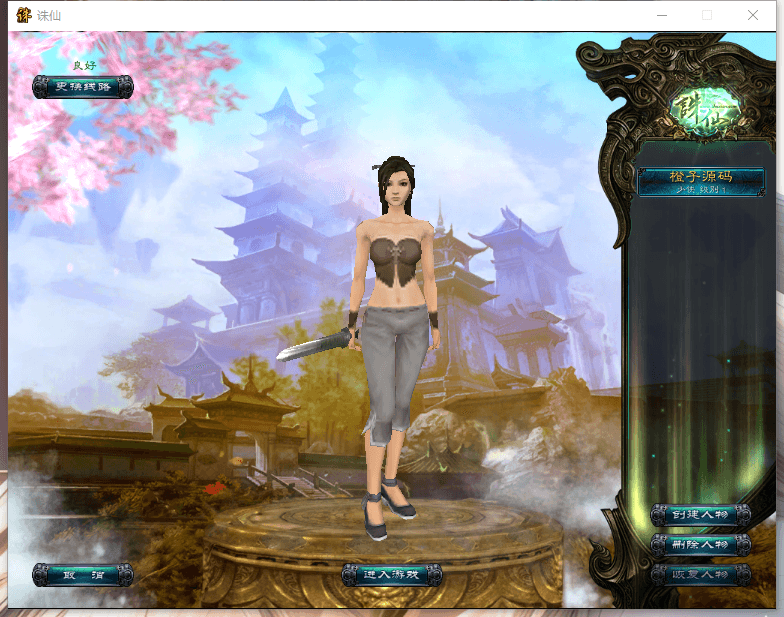784x617 pixels.
Task: Open 恢复人物 to restore a character
Action: click(x=700, y=575)
